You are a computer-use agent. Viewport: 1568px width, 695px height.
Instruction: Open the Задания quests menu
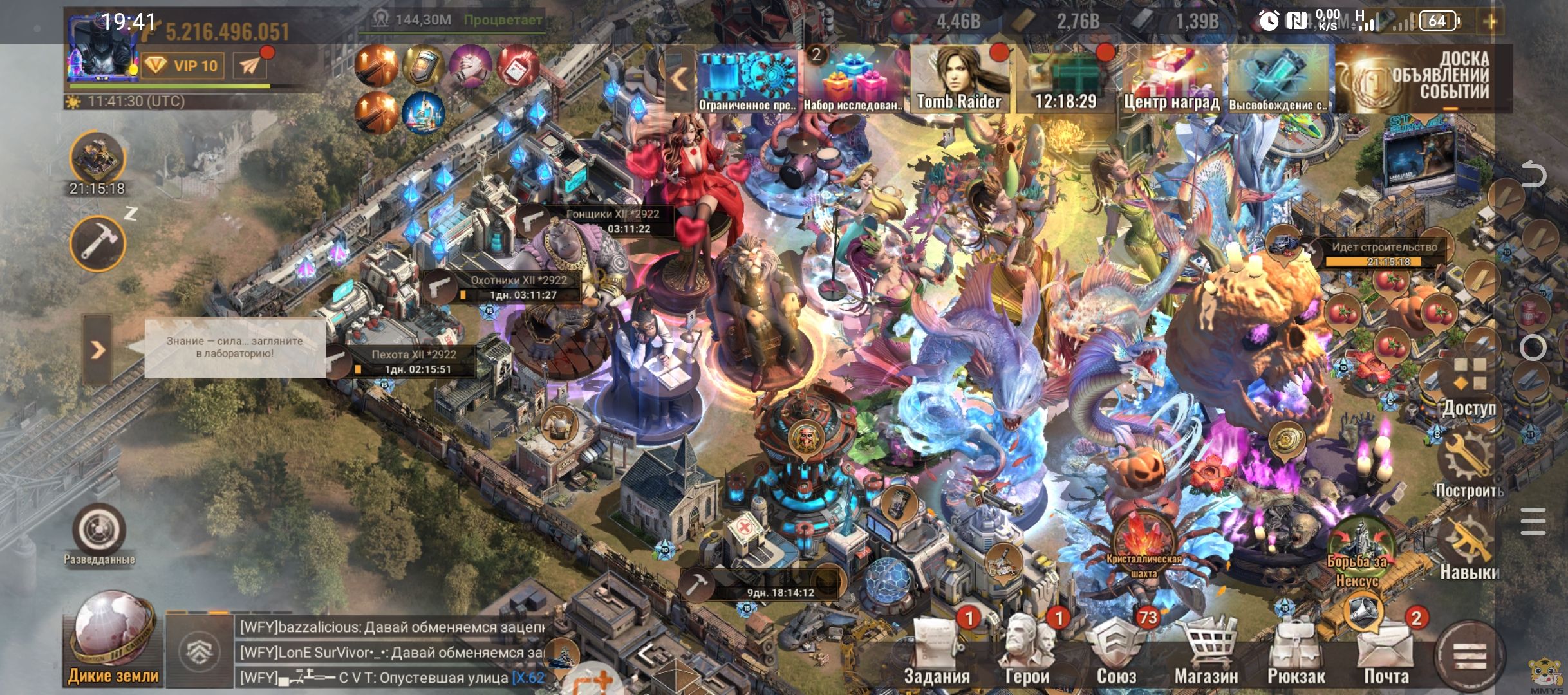click(x=936, y=650)
